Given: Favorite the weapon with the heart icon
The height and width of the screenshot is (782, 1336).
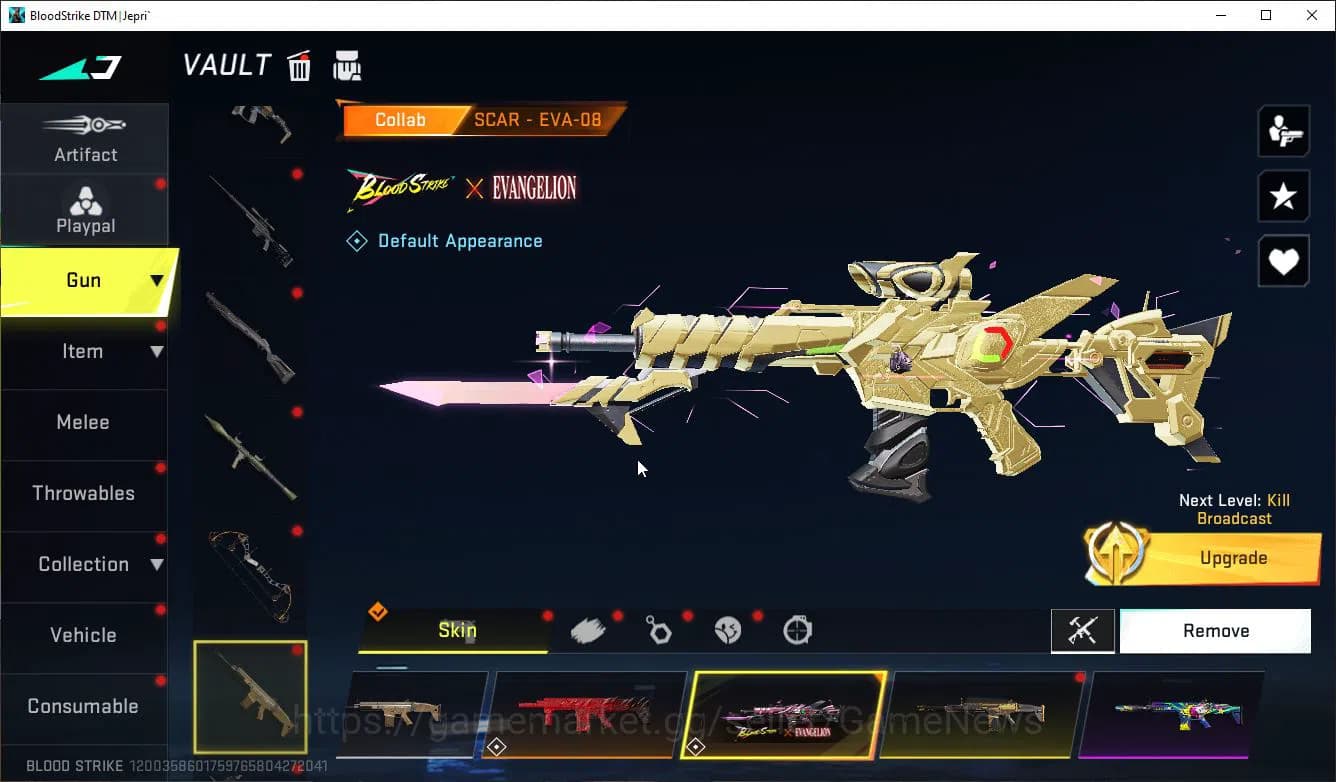Looking at the screenshot, I should 1283,261.
